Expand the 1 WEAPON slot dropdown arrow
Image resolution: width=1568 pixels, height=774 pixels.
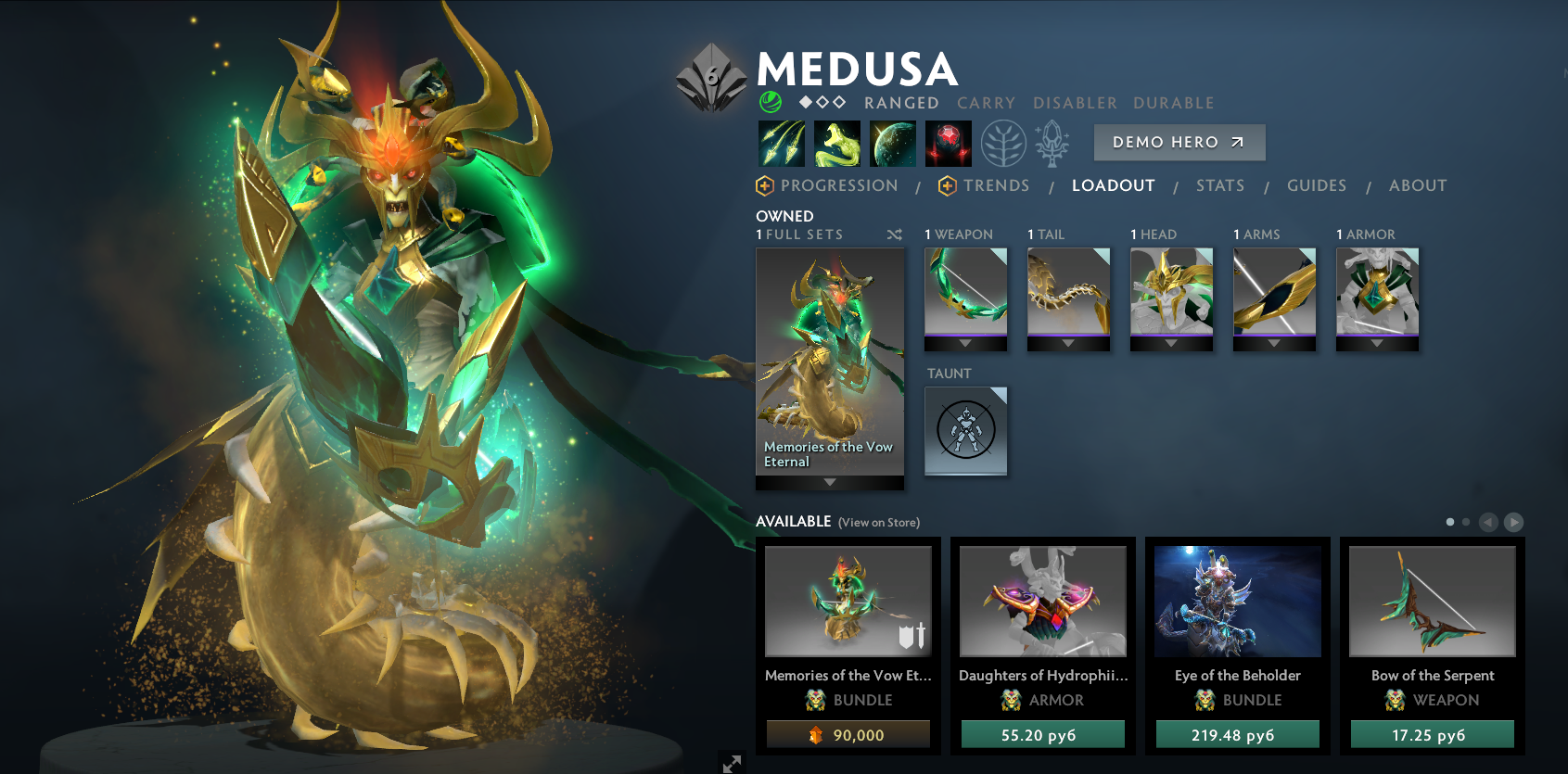965,344
